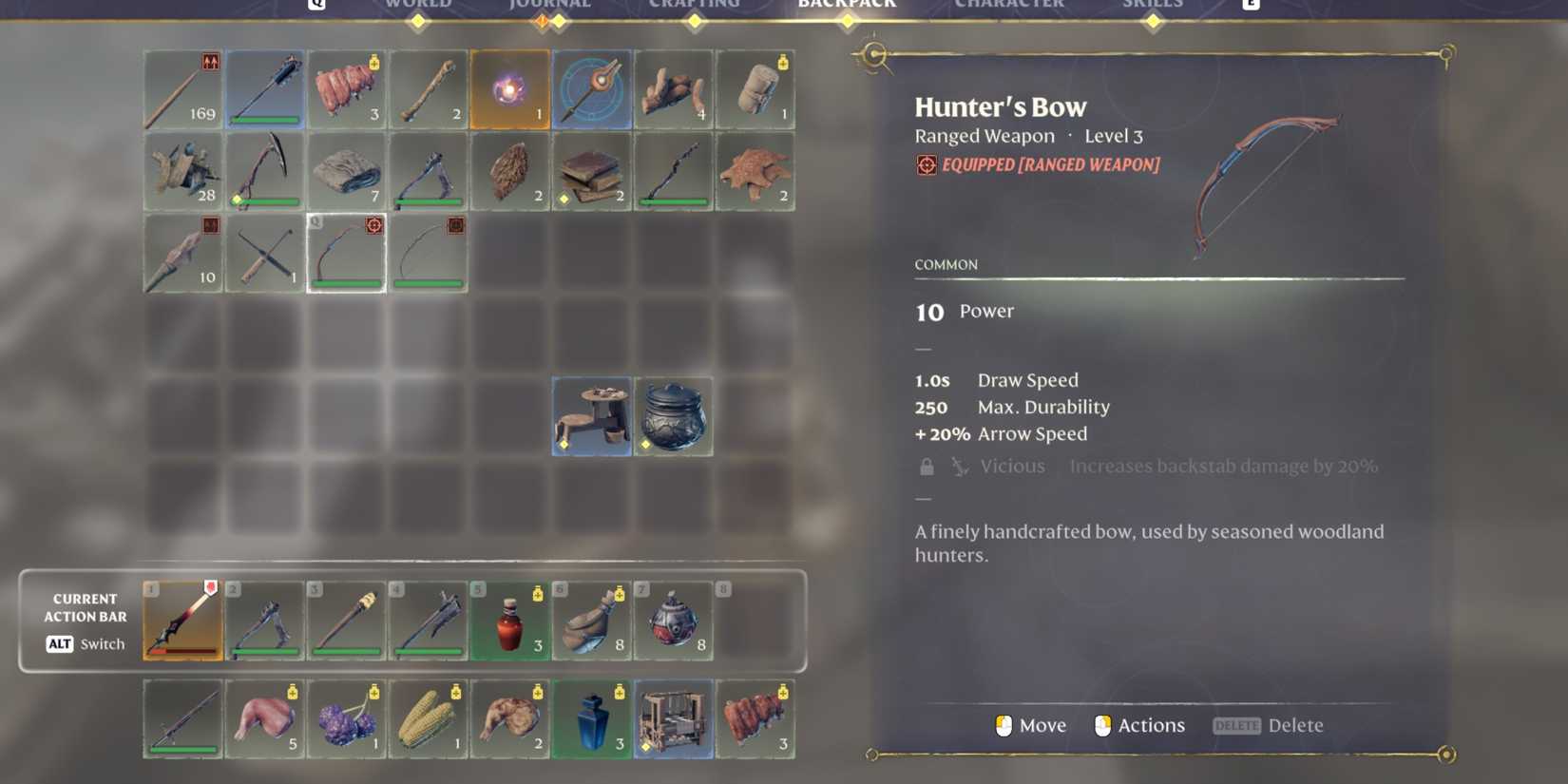Click the green durability bar under the equipped bow
The height and width of the screenshot is (784, 1568).
(x=346, y=285)
